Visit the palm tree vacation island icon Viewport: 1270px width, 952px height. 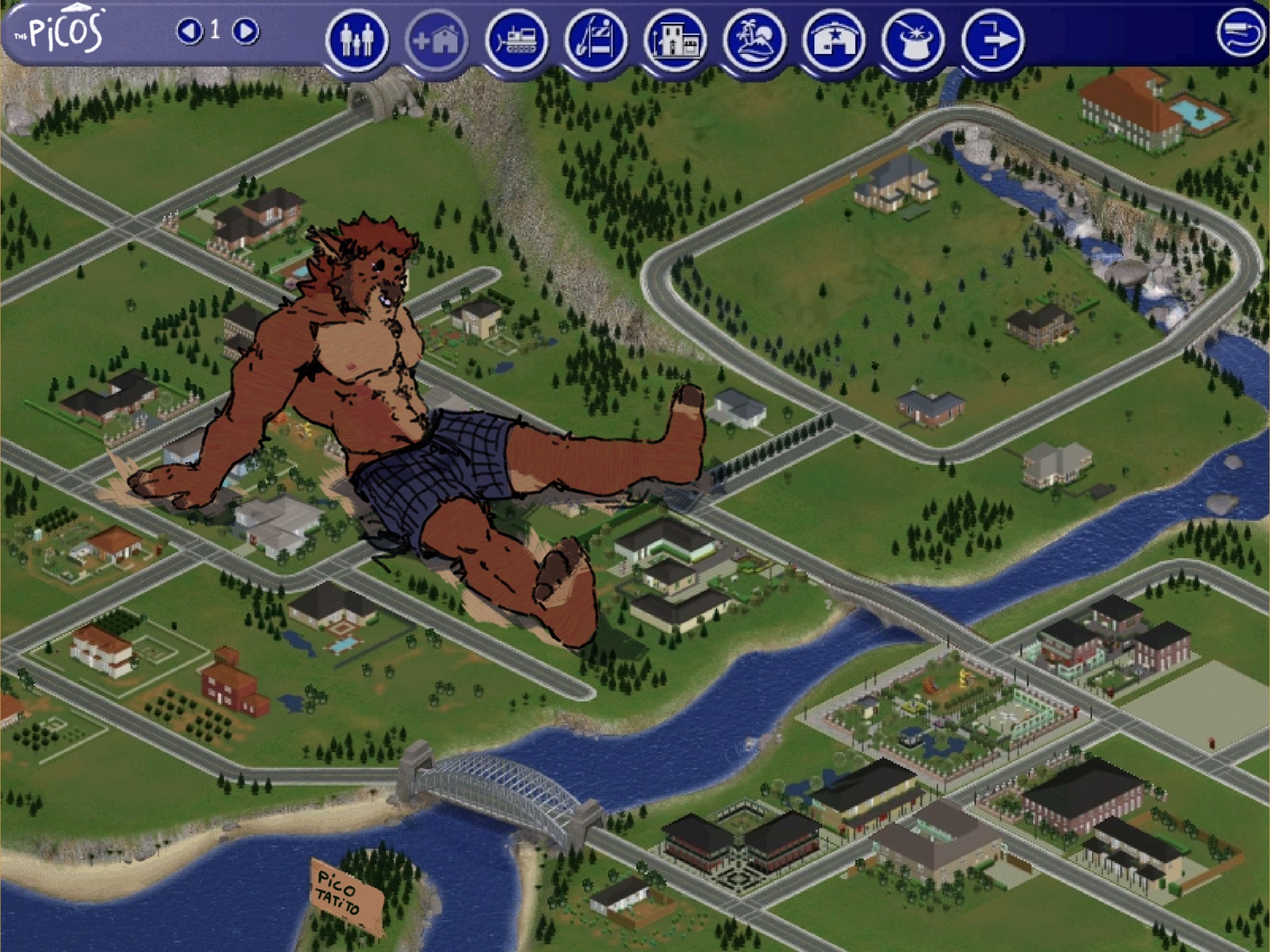coord(754,40)
